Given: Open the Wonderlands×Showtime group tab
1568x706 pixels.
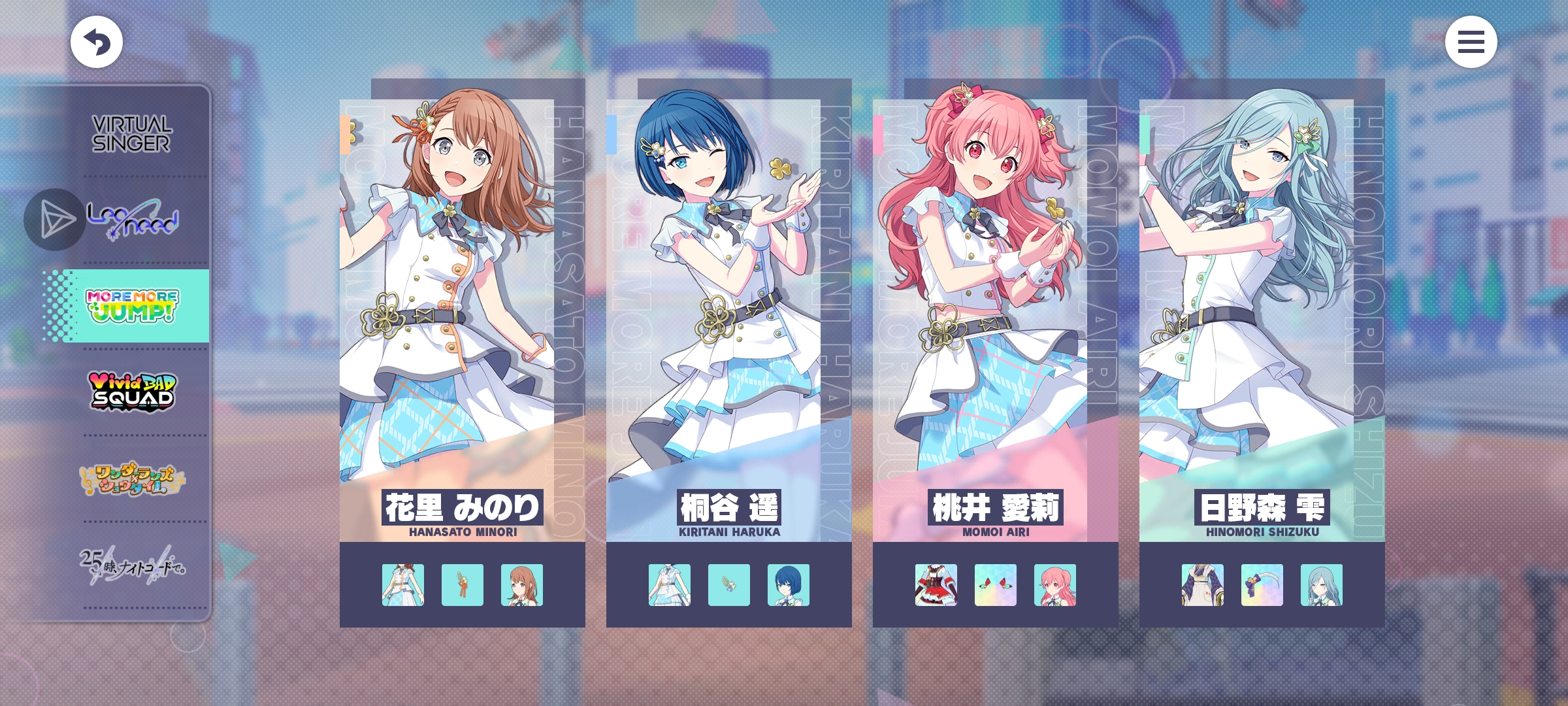Looking at the screenshot, I should 133,479.
